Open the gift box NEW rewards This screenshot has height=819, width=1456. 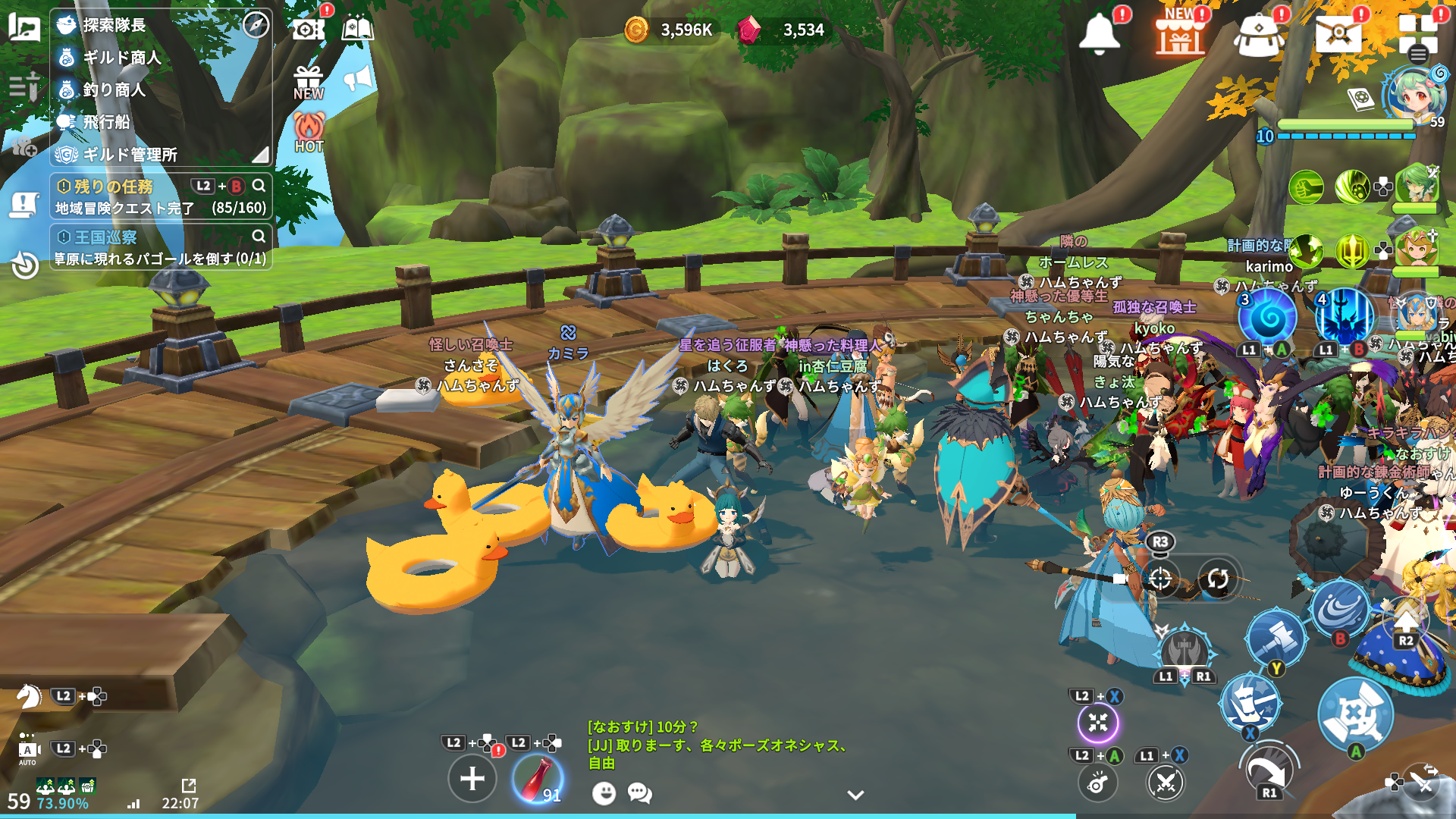309,82
